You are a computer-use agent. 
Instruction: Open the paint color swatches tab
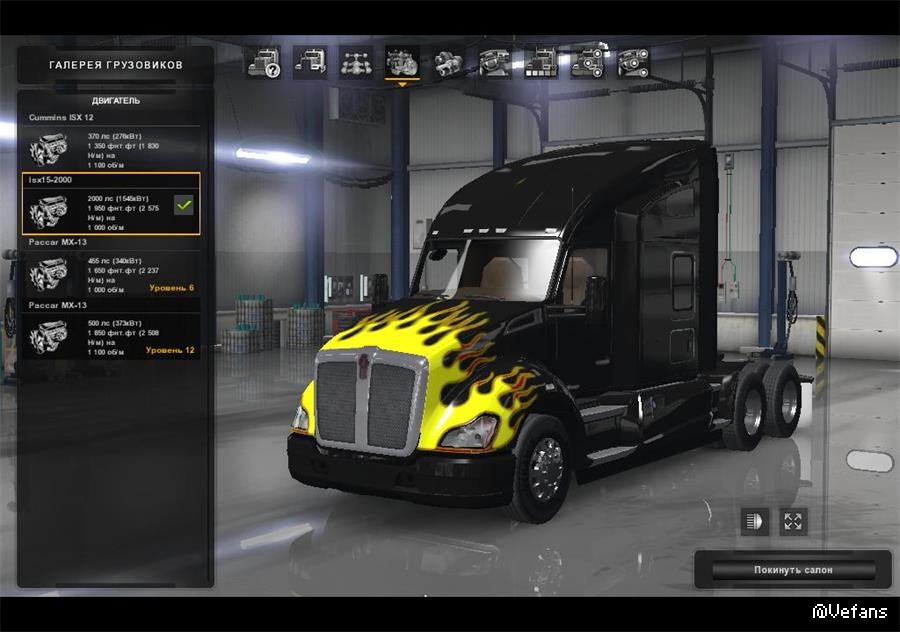pyautogui.click(x=540, y=63)
